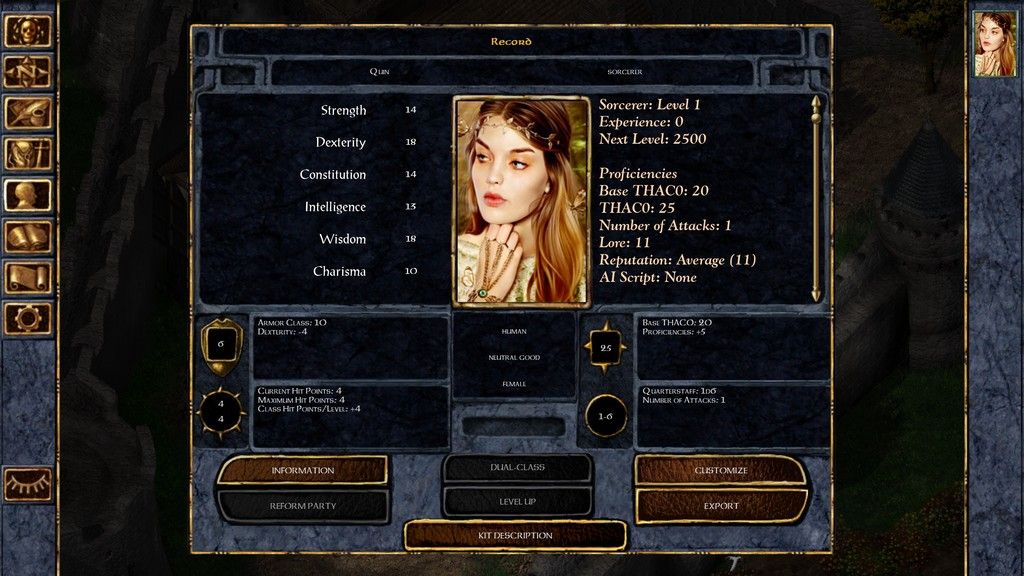Click the Dual-Class button
The image size is (1024, 576).
[517, 467]
